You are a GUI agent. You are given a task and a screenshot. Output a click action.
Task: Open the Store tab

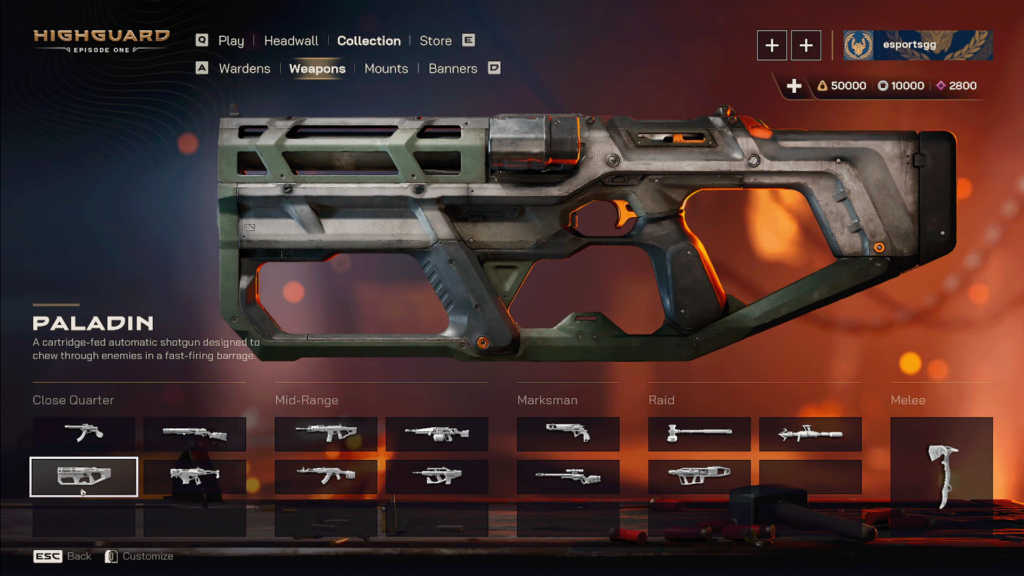pyautogui.click(x=435, y=41)
